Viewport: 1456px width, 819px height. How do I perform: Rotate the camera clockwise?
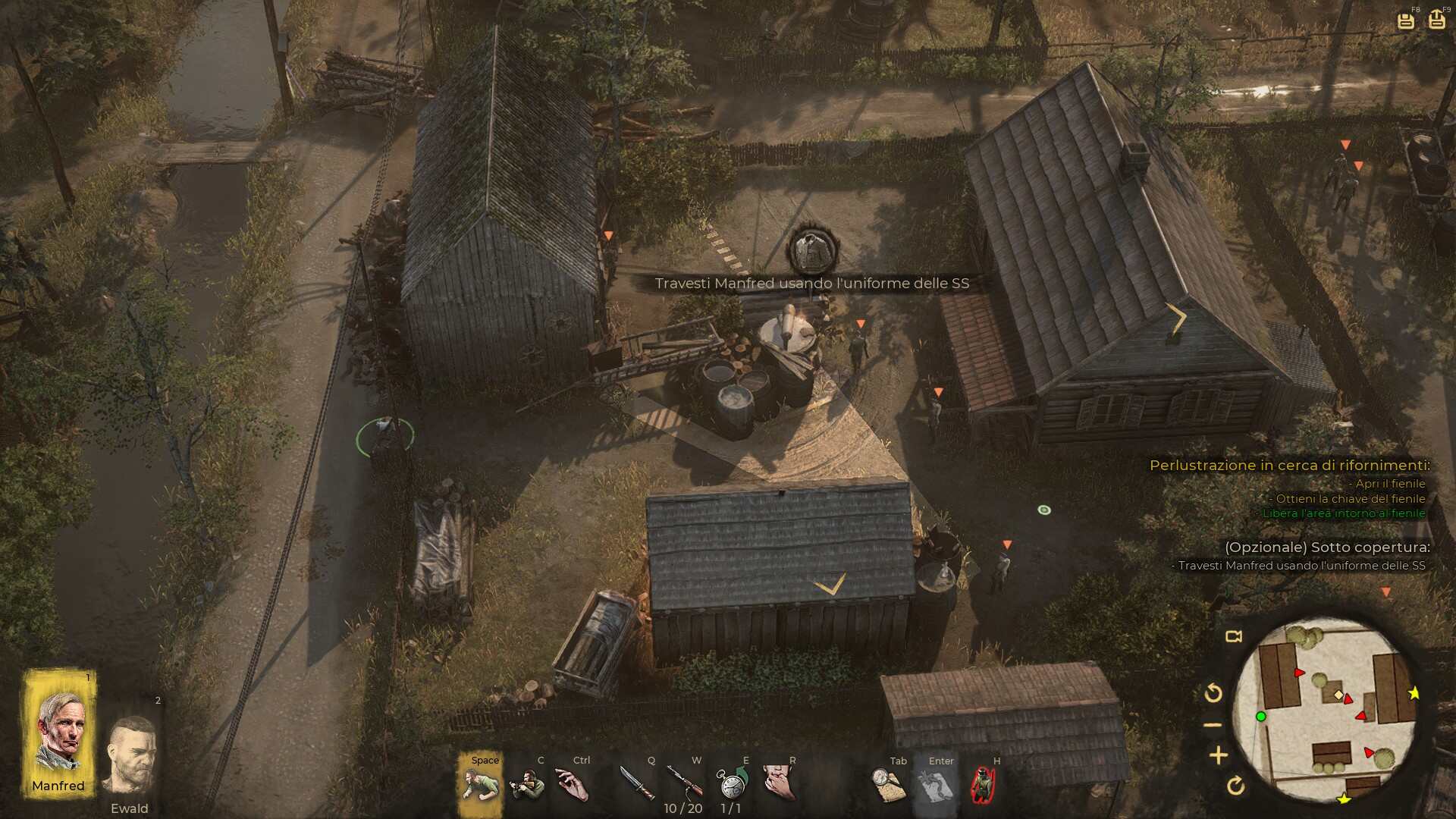pos(1235,786)
